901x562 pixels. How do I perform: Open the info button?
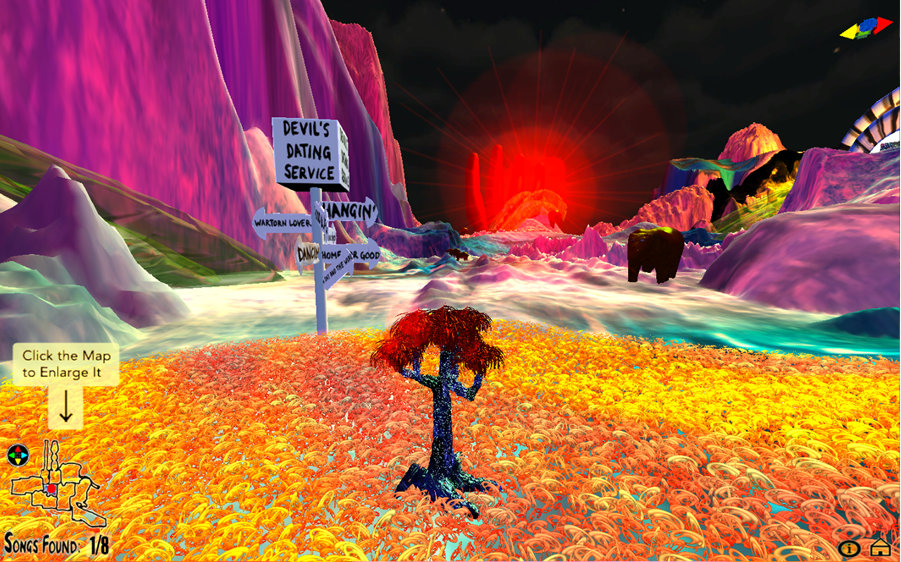click(x=849, y=547)
